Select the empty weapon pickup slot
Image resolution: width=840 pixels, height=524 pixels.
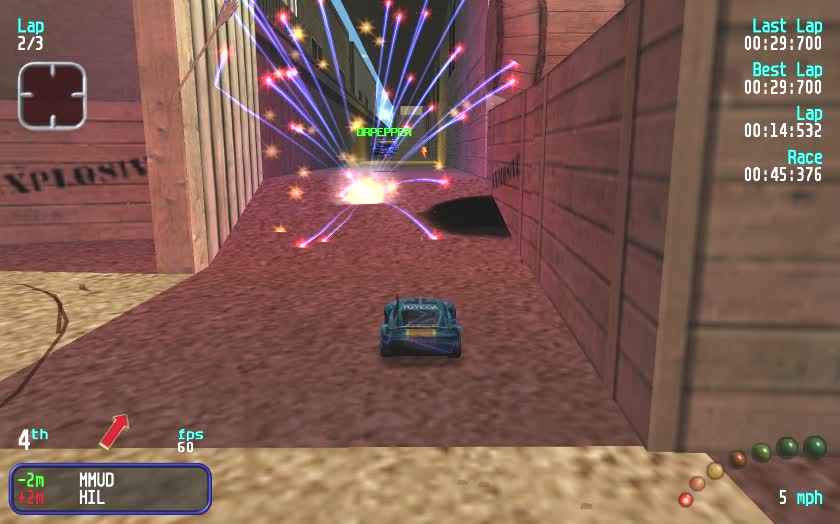tap(52, 95)
